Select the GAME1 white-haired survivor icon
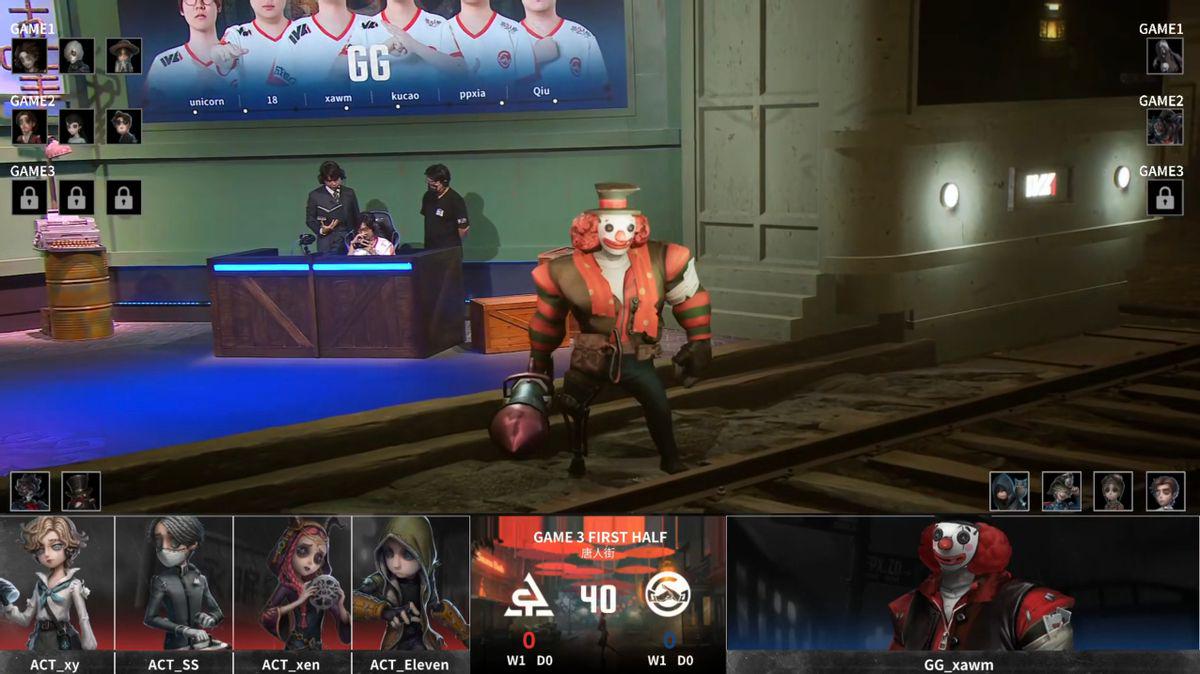Screen dimensions: 1200x674 coord(77,56)
